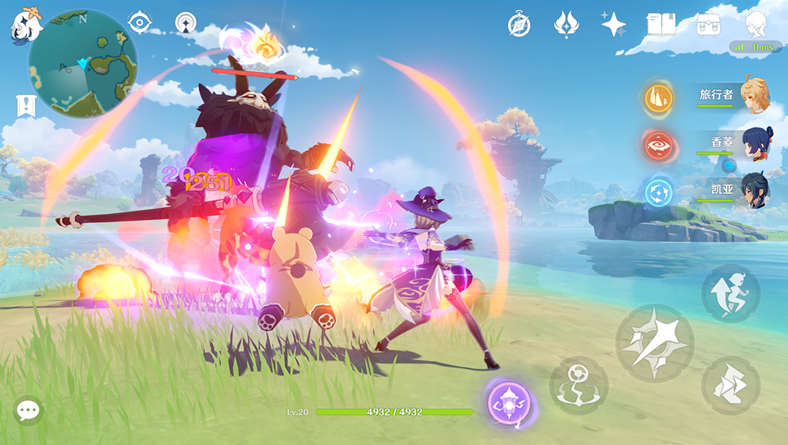Tap the red pyro burst icon next to 香菱
The image size is (788, 445).
pyautogui.click(x=658, y=144)
